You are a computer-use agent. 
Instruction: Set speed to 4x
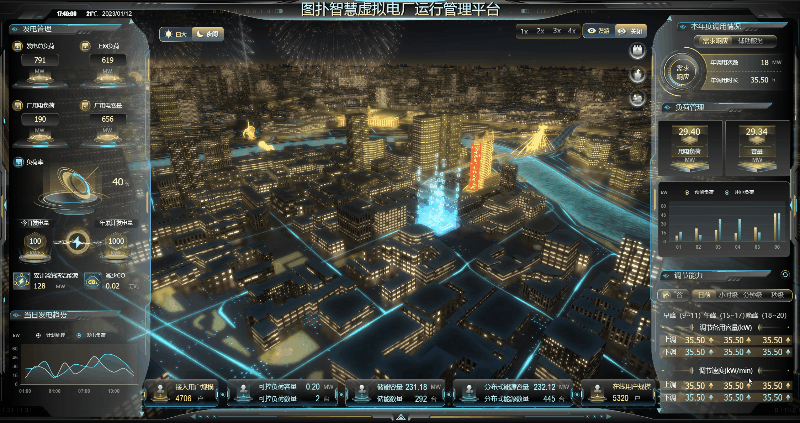571,31
